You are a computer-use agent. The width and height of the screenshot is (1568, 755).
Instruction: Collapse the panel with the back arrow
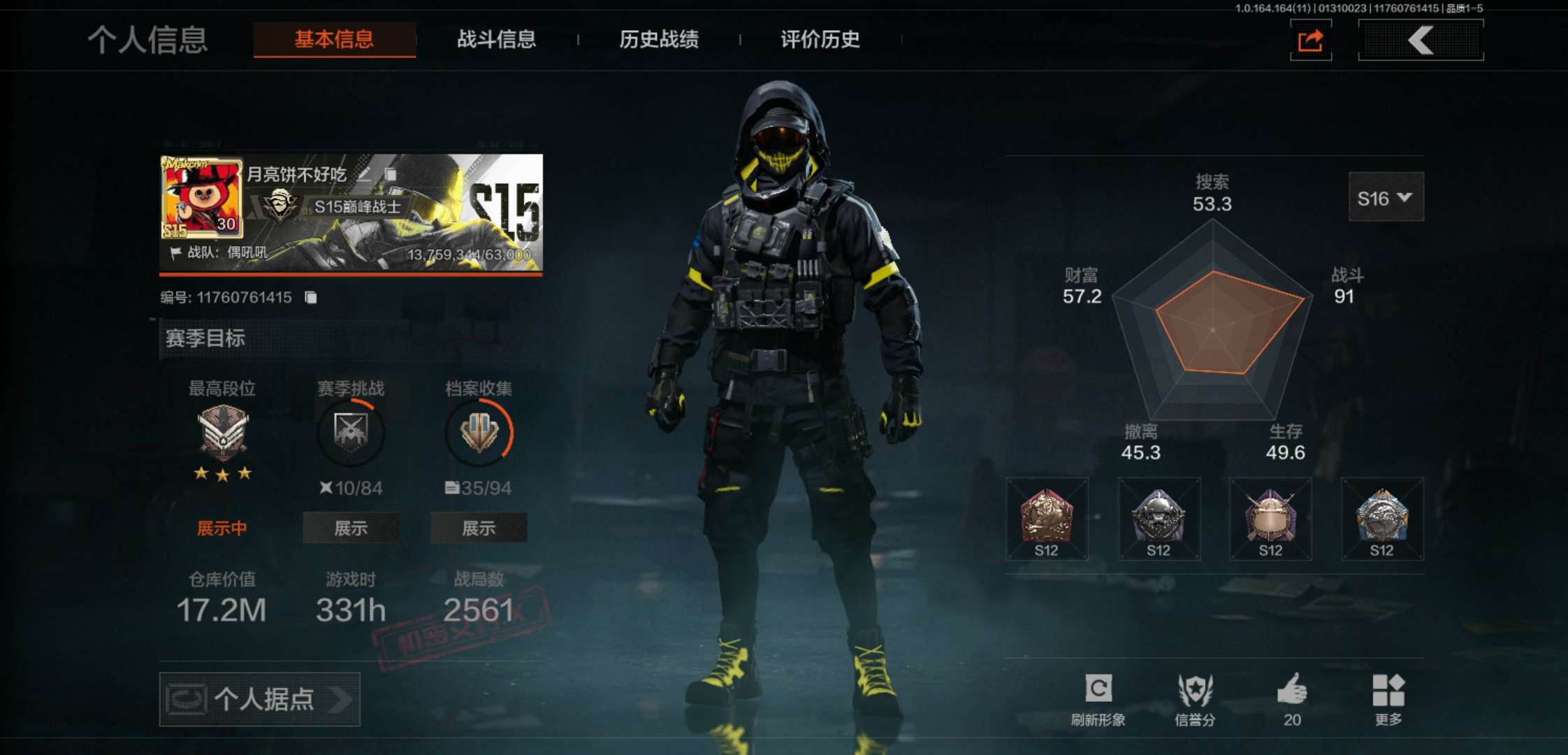click(1420, 40)
